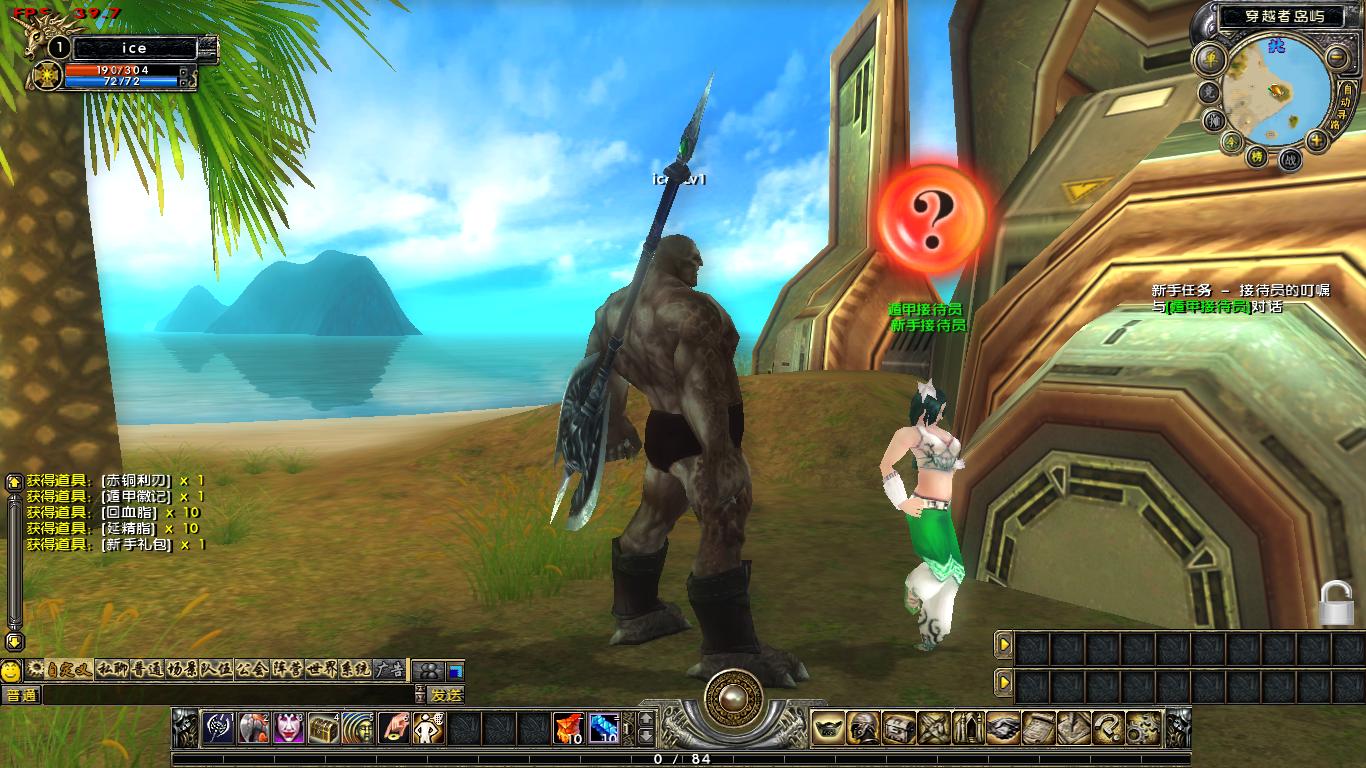Screen dimensions: 1366x768
Task: Click the chat message input field
Action: [x=228, y=695]
